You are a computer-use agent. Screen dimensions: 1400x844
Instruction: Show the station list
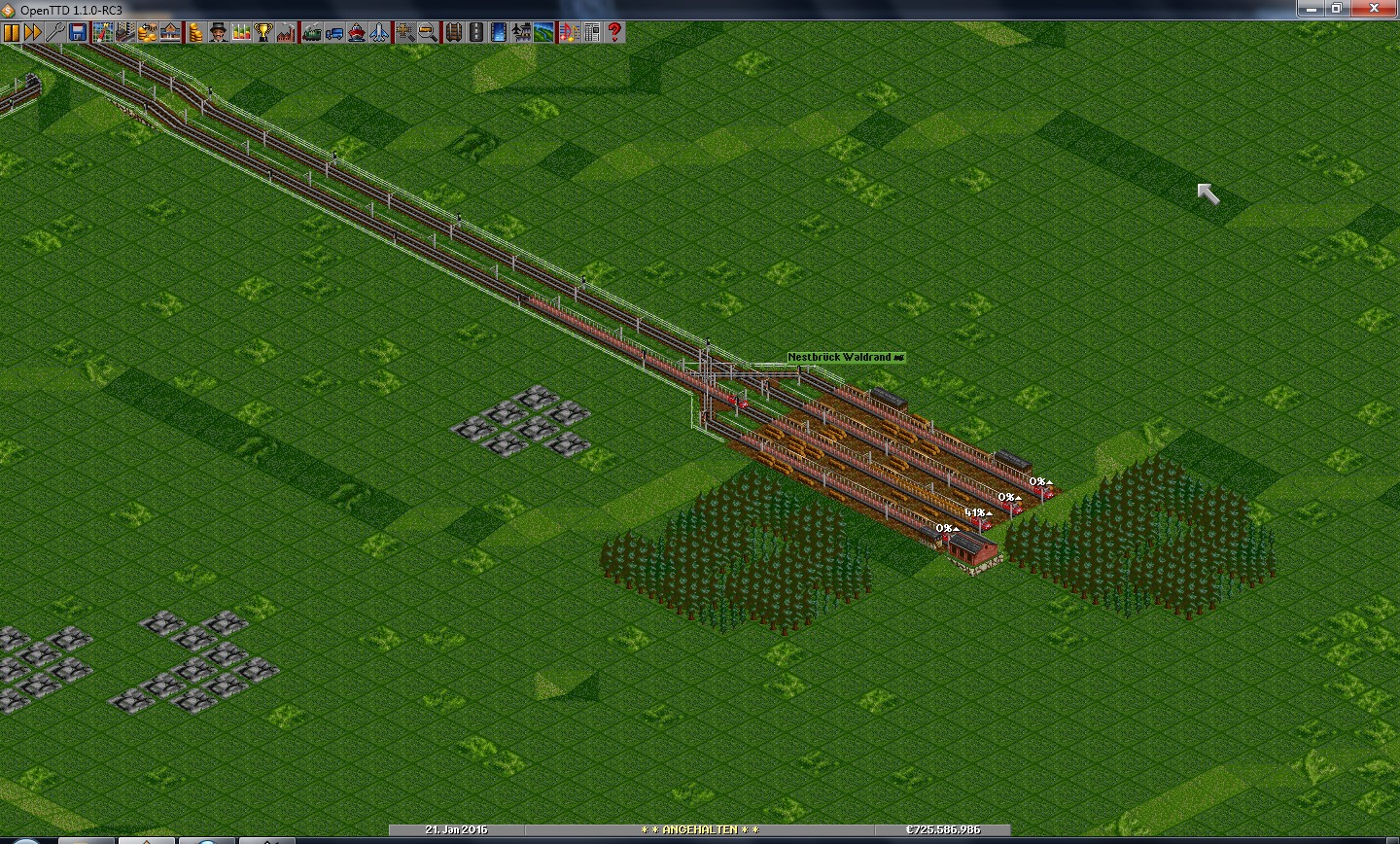click(170, 32)
